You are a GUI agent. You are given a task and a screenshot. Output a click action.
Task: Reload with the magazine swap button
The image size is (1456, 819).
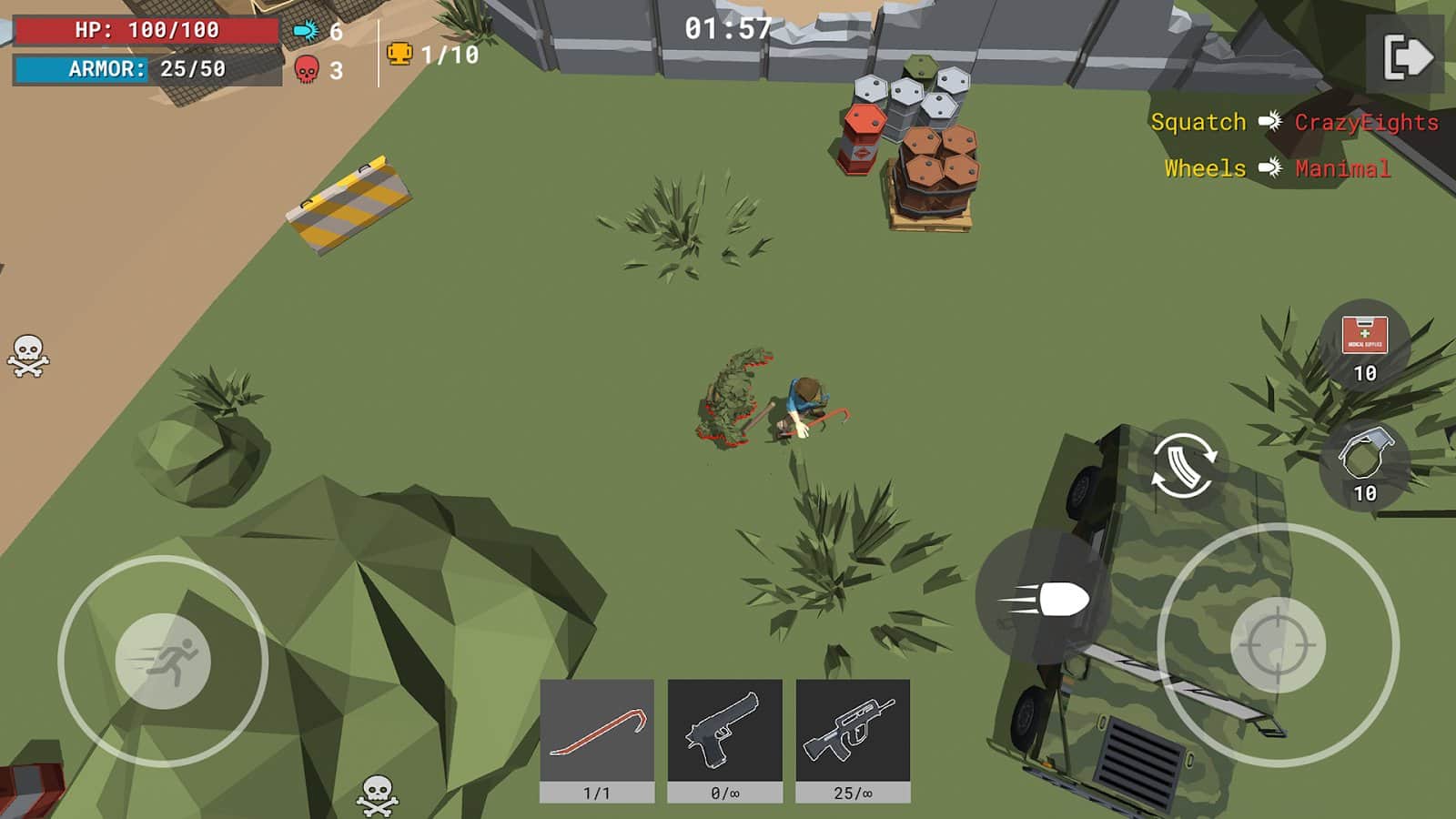coord(1183,464)
